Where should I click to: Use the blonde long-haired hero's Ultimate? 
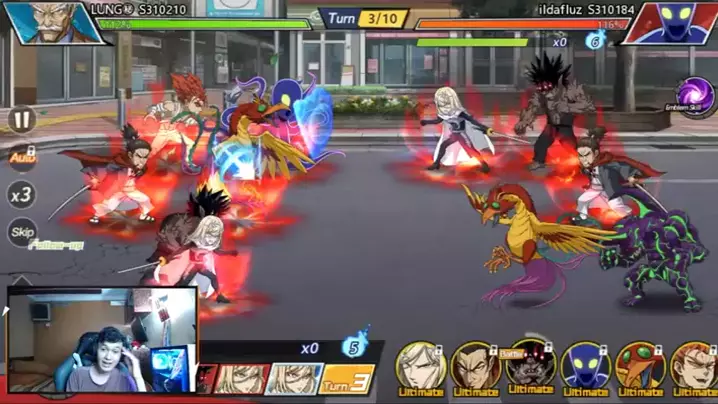point(421,367)
